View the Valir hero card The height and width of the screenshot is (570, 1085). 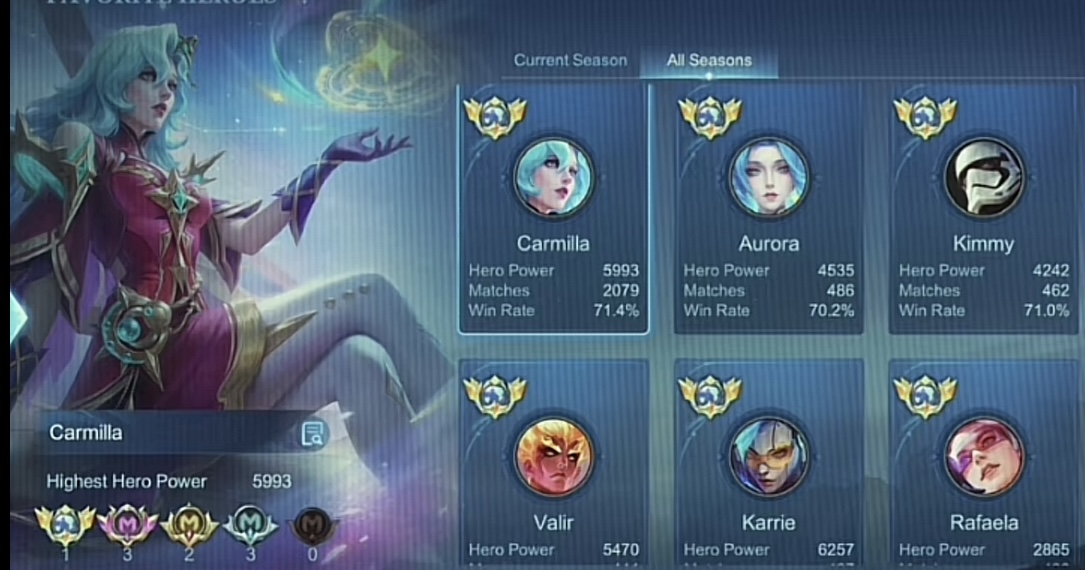click(553, 465)
